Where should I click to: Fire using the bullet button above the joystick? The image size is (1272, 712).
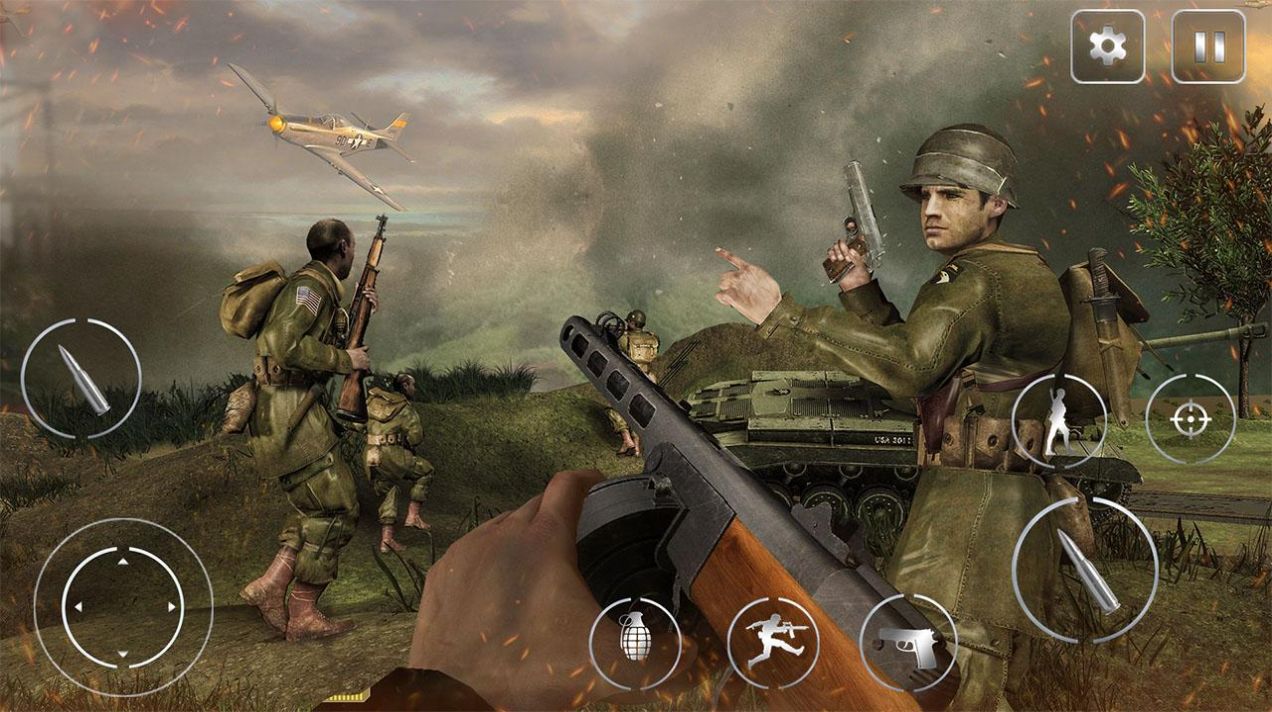tap(81, 378)
